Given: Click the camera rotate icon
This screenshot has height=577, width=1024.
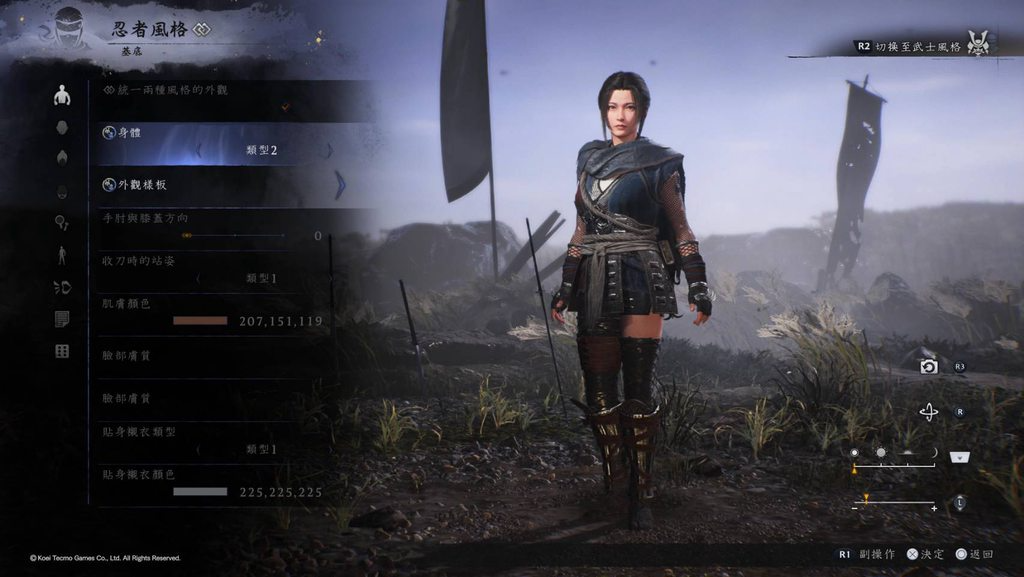Looking at the screenshot, I should click(929, 412).
